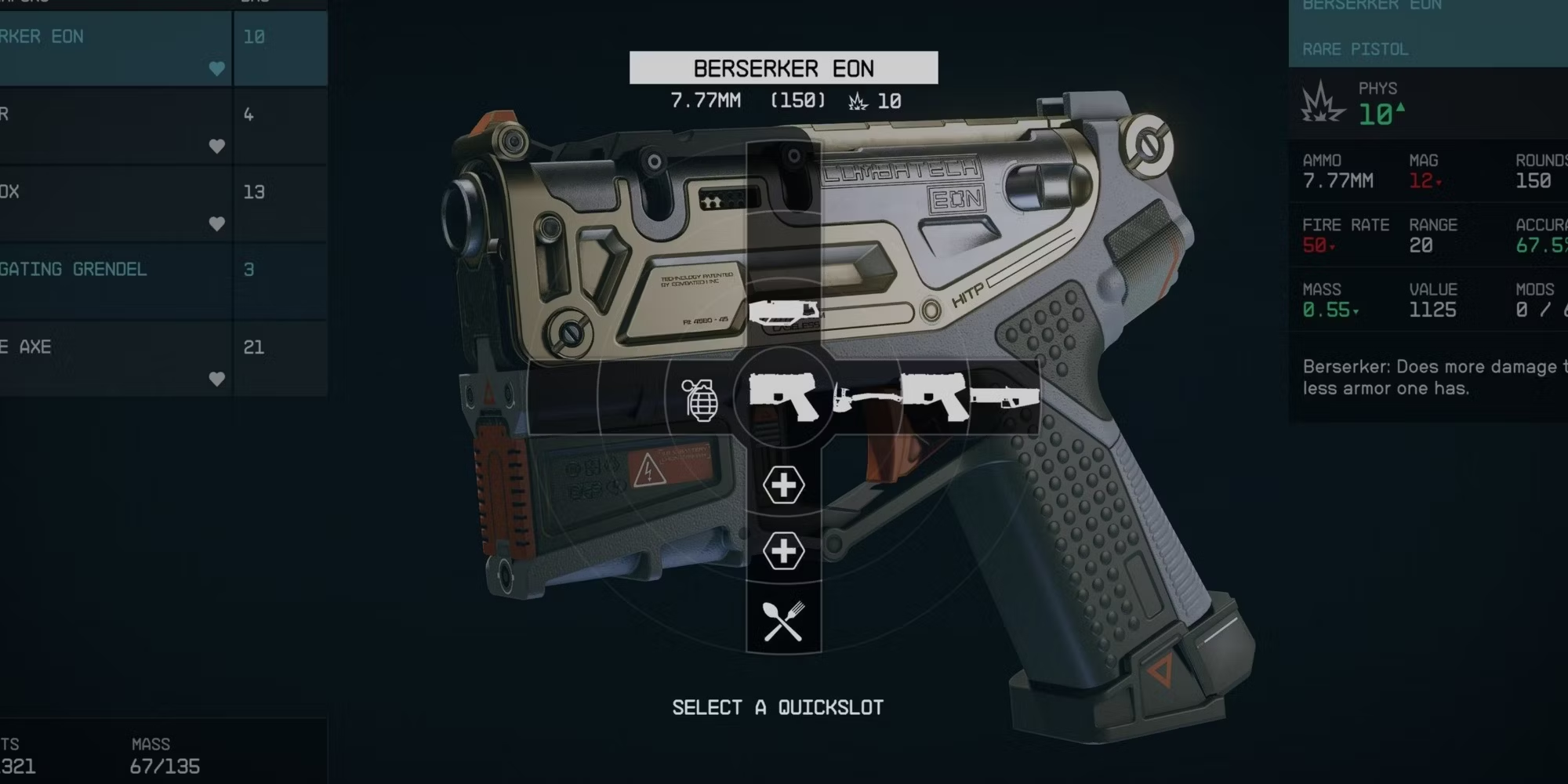This screenshot has height=784, width=1568.
Task: Toggle the favorite heart on Berserker Eon row
Action: 217,68
